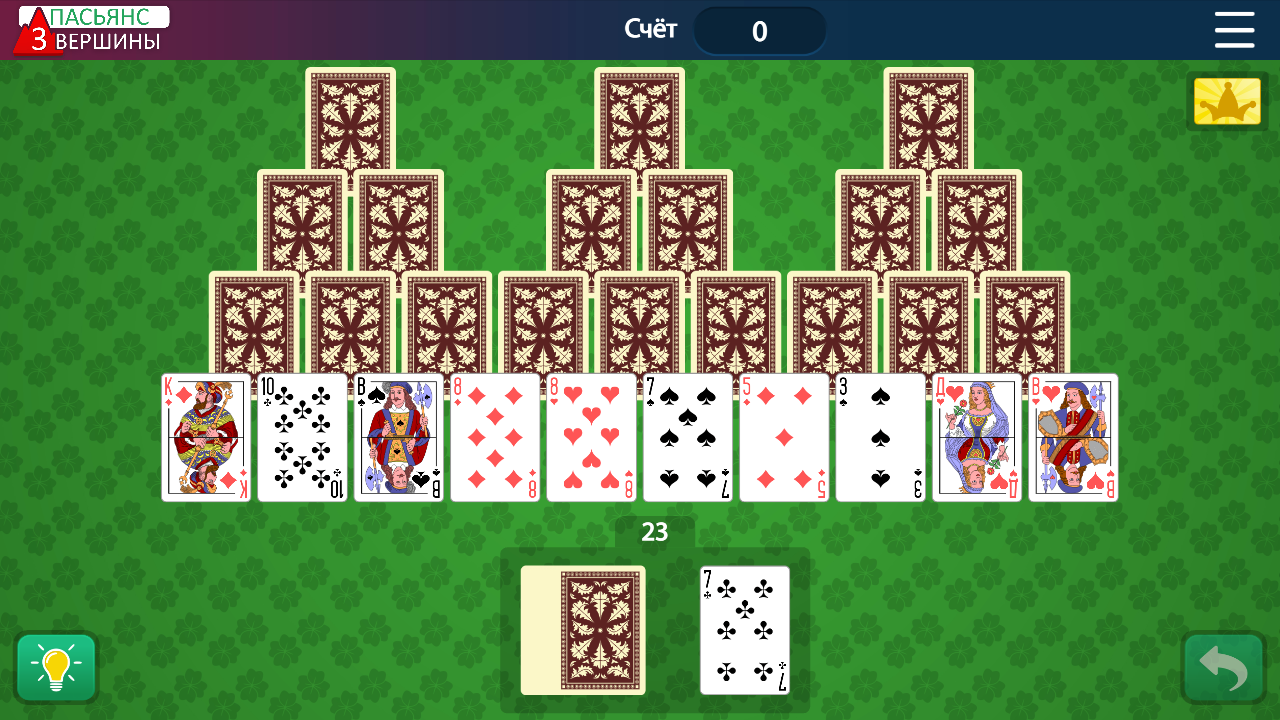Viewport: 1280px width, 720px height.
Task: Open the crown rewards panel
Action: tap(1226, 100)
